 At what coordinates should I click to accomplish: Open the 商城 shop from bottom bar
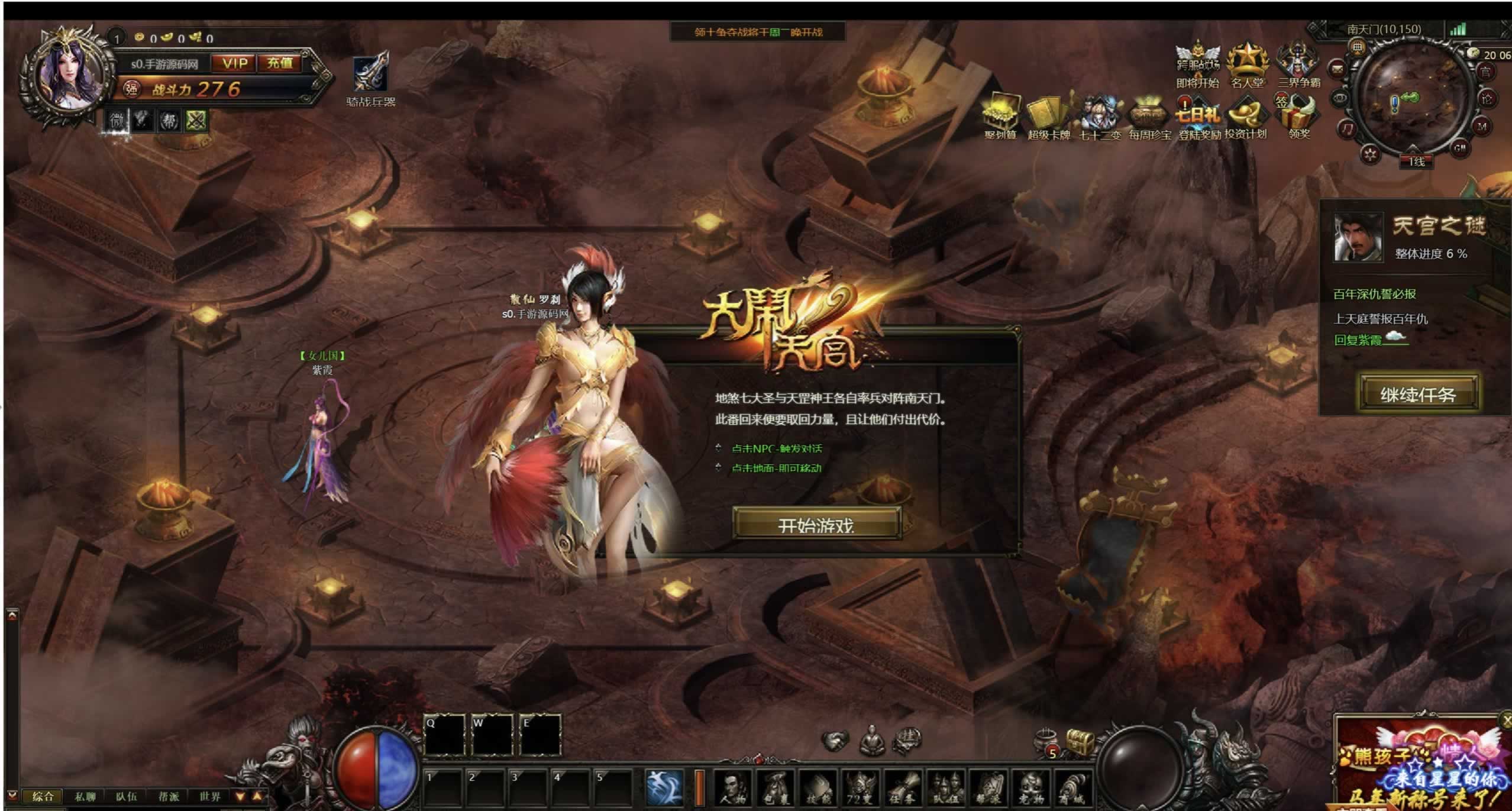(x=1071, y=789)
